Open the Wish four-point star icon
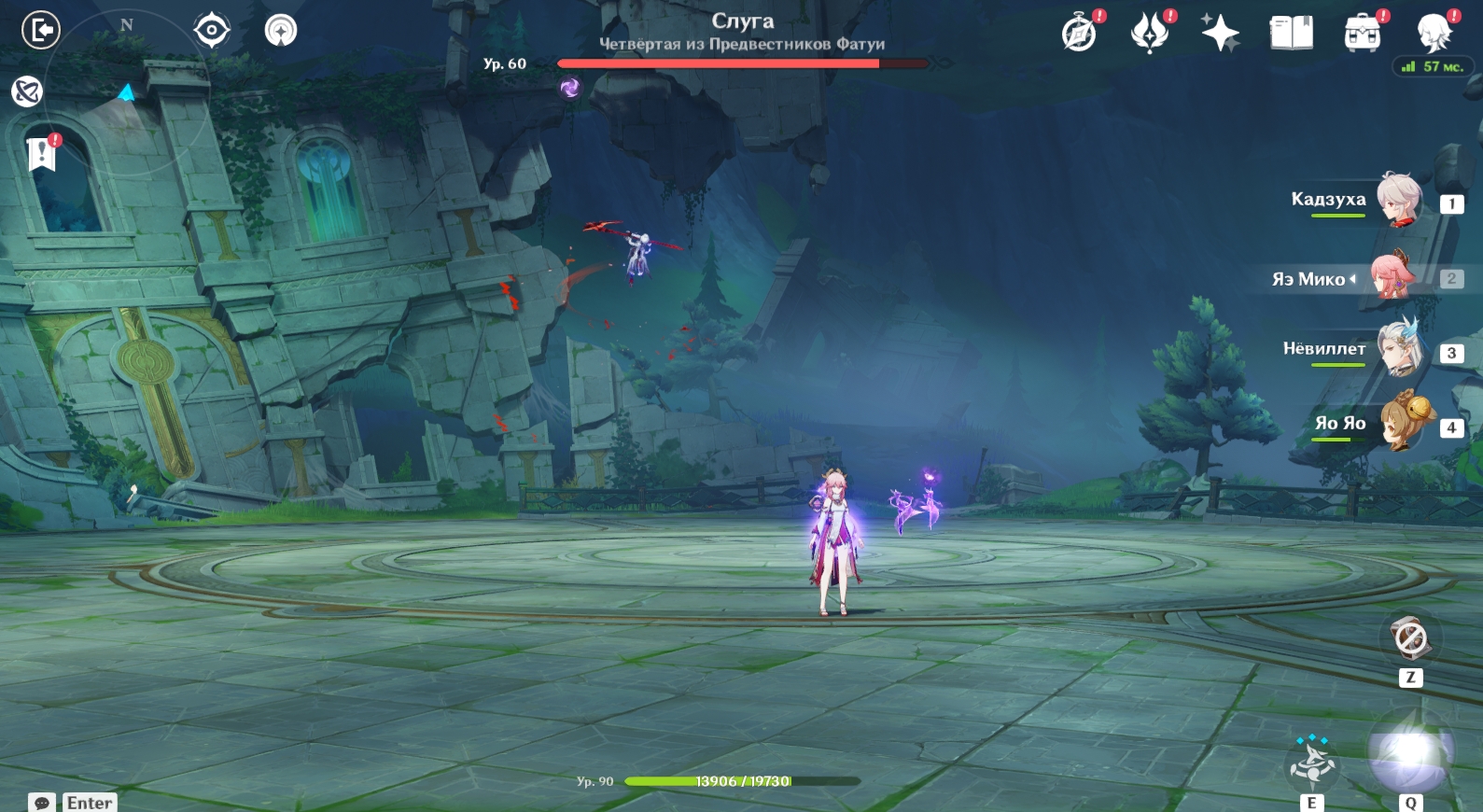 1220,34
